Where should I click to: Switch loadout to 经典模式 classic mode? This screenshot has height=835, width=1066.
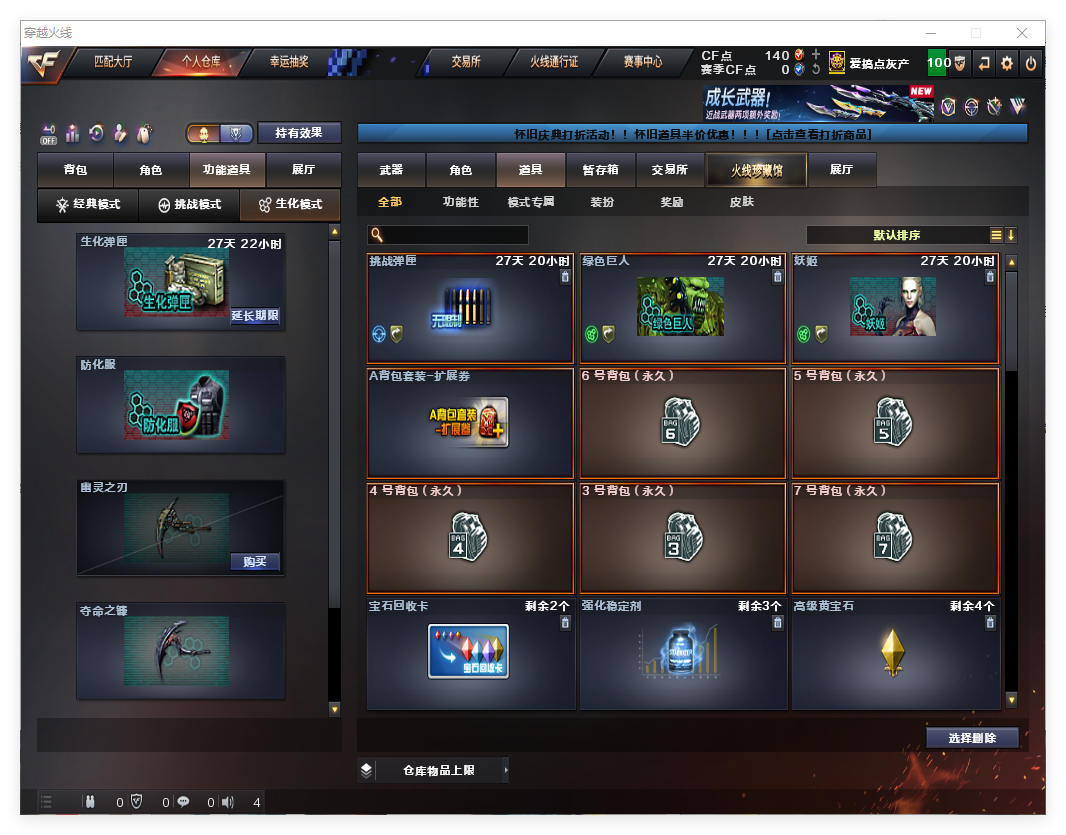tap(88, 205)
